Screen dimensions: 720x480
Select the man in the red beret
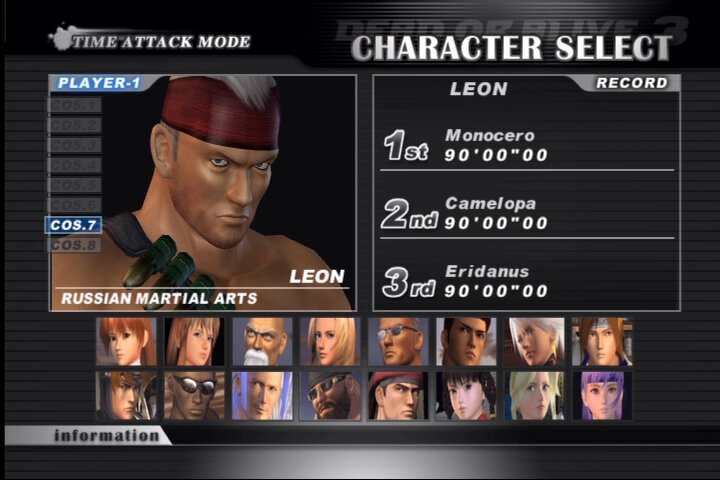(x=398, y=395)
